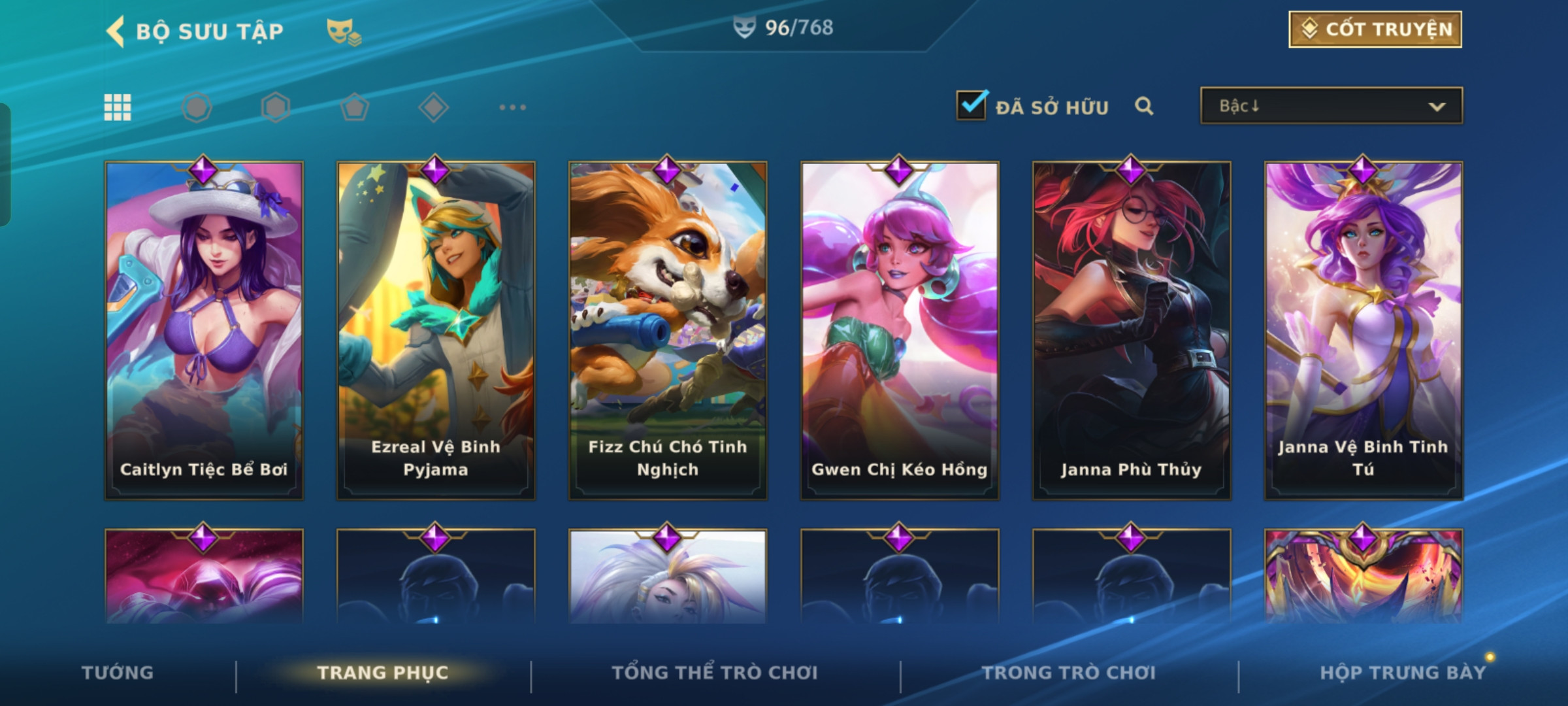Select the Ezreal Vệ Binh Pyjama skin
This screenshot has height=706, width=1568.
pos(436,330)
